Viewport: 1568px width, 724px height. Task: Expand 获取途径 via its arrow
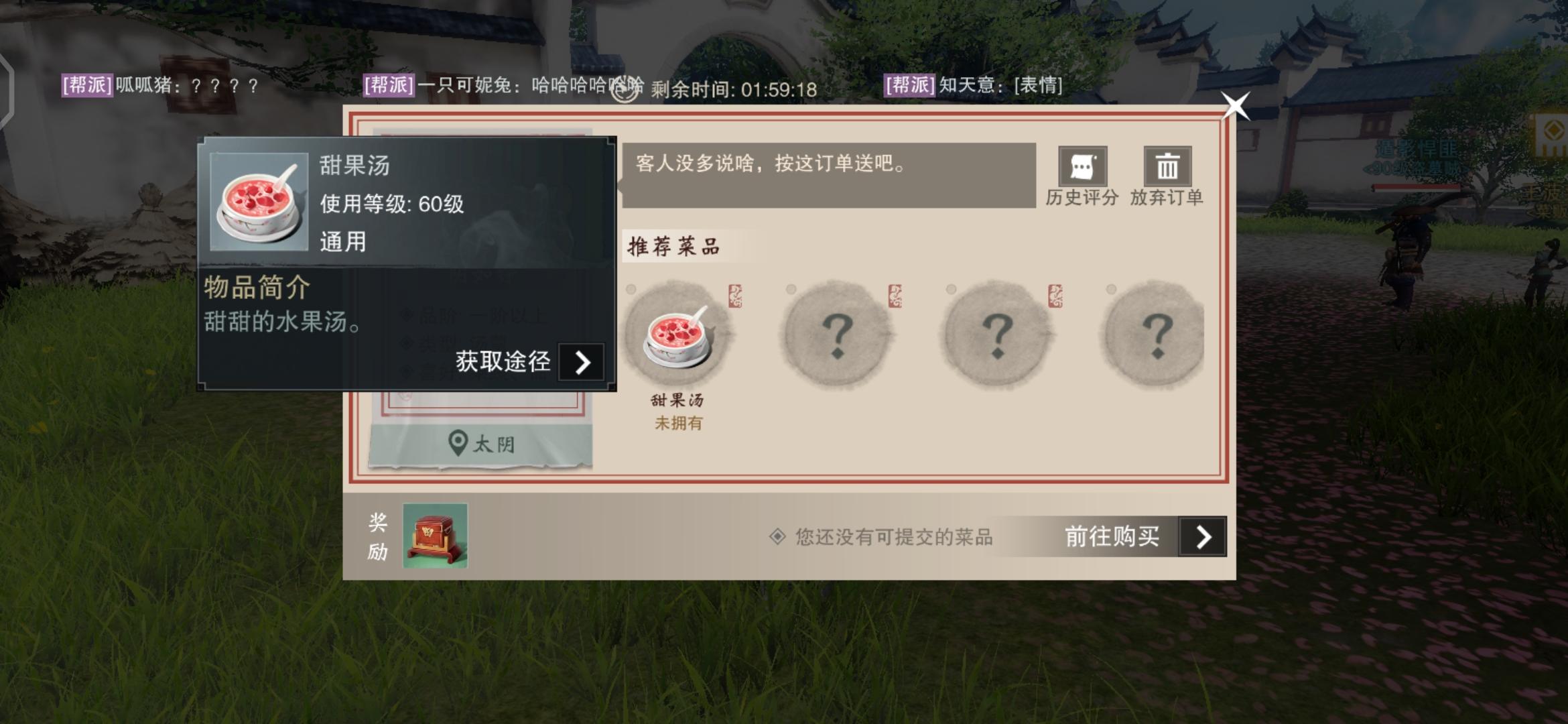pyautogui.click(x=582, y=363)
